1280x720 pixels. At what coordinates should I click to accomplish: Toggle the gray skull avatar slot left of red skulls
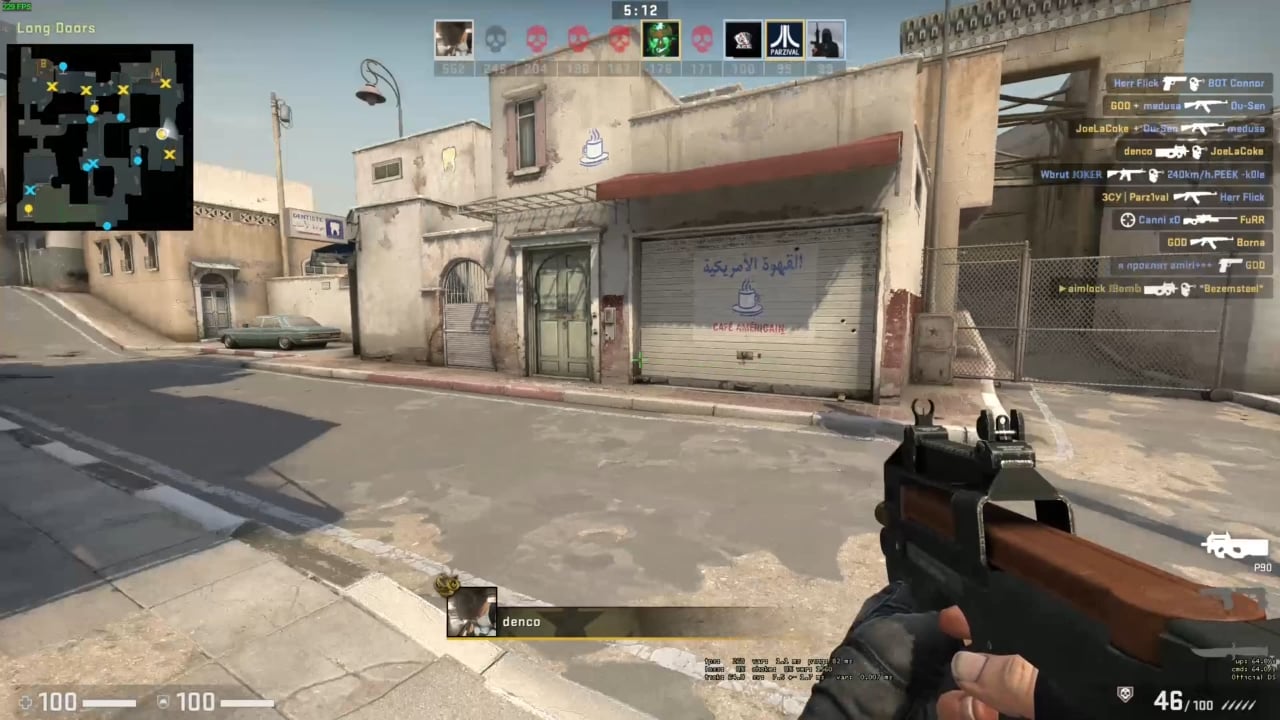coord(495,38)
